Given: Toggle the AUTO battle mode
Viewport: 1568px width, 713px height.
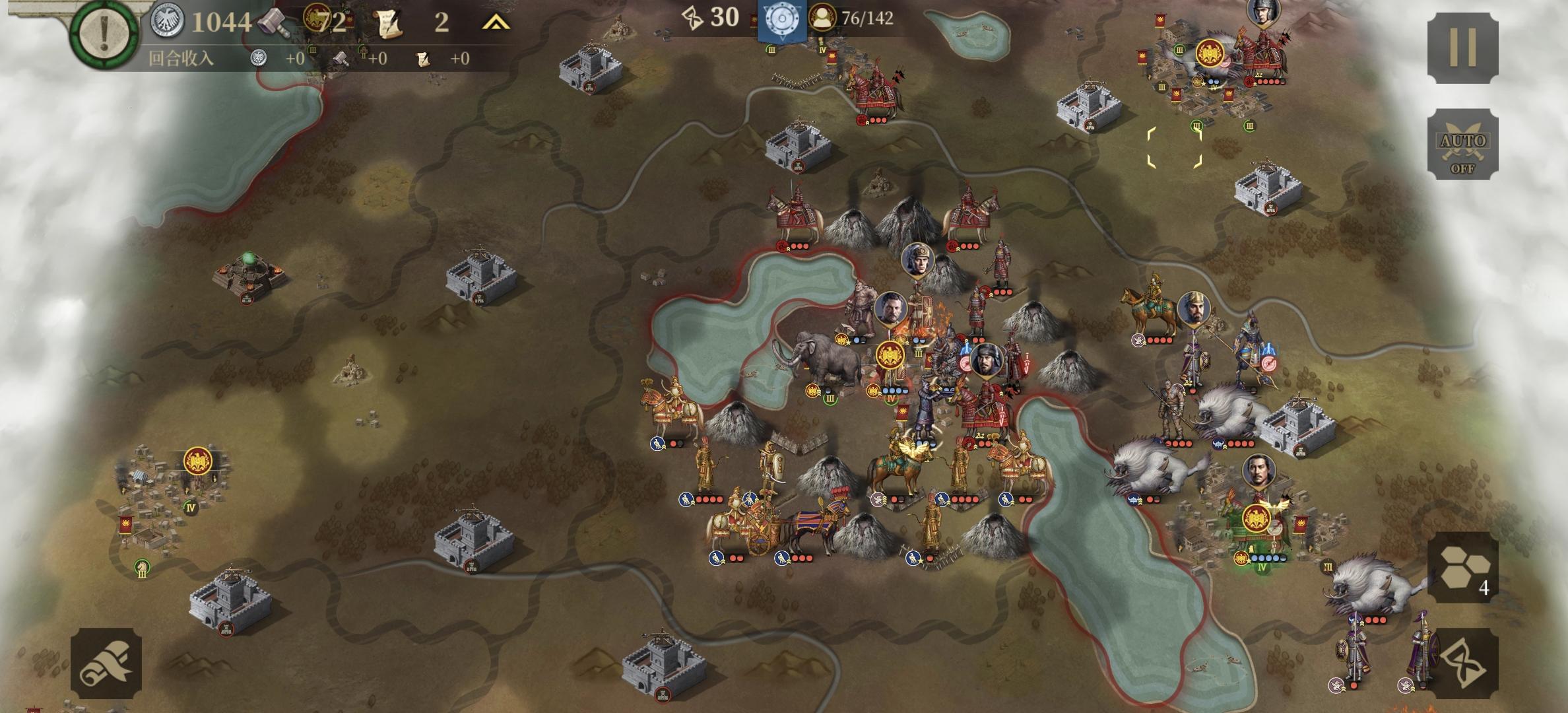Looking at the screenshot, I should [x=1462, y=145].
